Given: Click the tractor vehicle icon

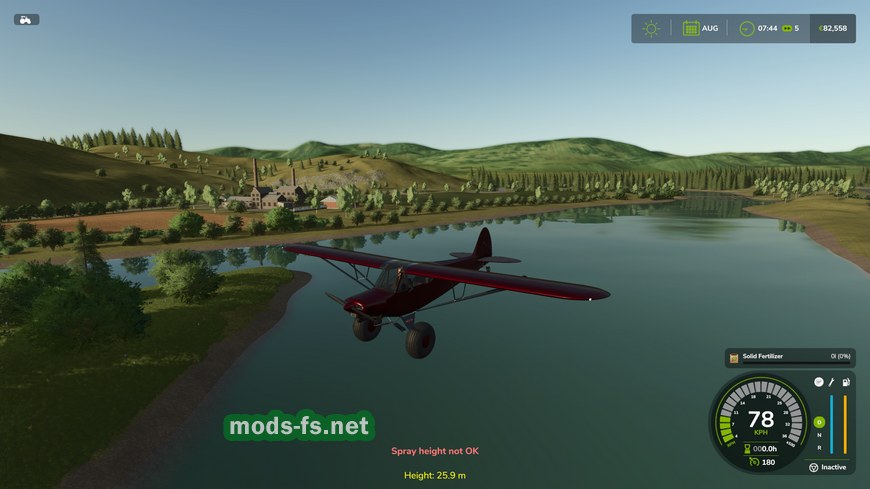Looking at the screenshot, I should pos(26,19).
